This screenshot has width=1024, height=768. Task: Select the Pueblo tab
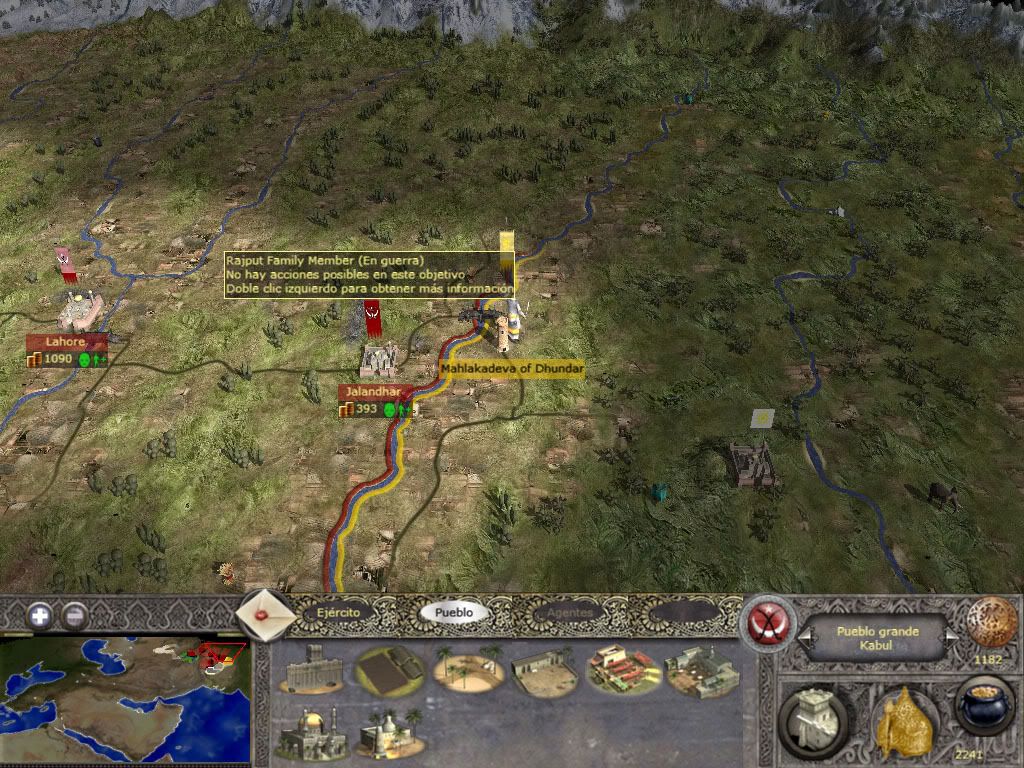click(x=455, y=612)
